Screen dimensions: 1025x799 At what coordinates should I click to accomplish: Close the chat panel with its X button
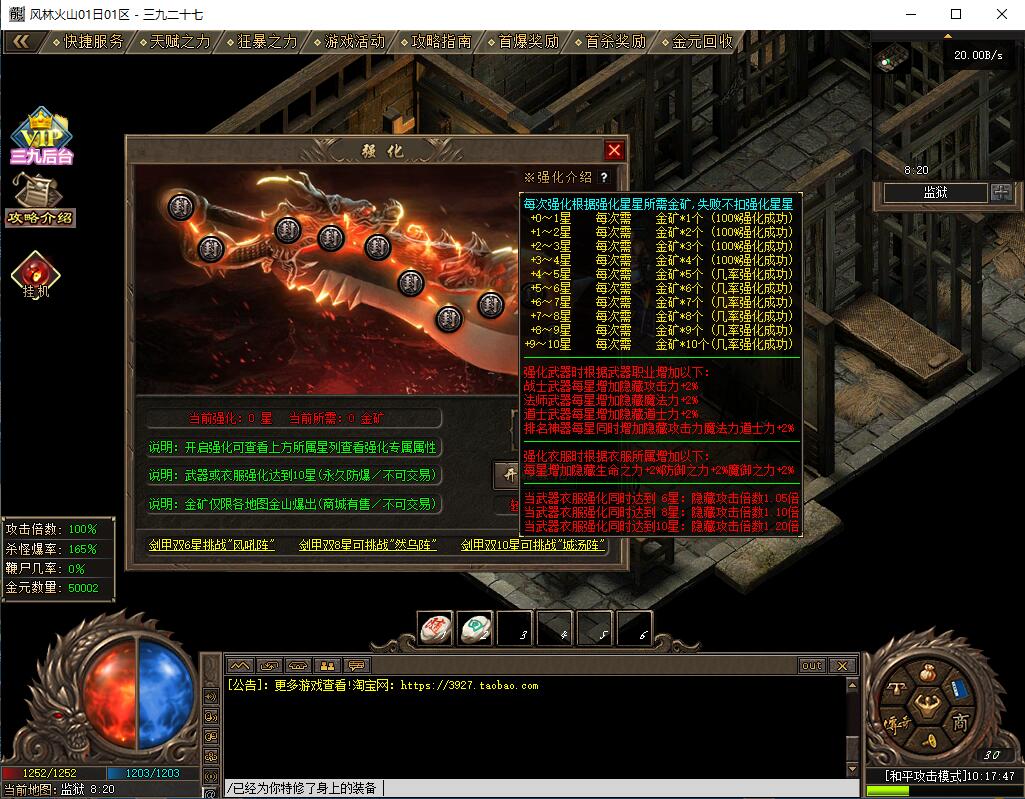coord(842,665)
